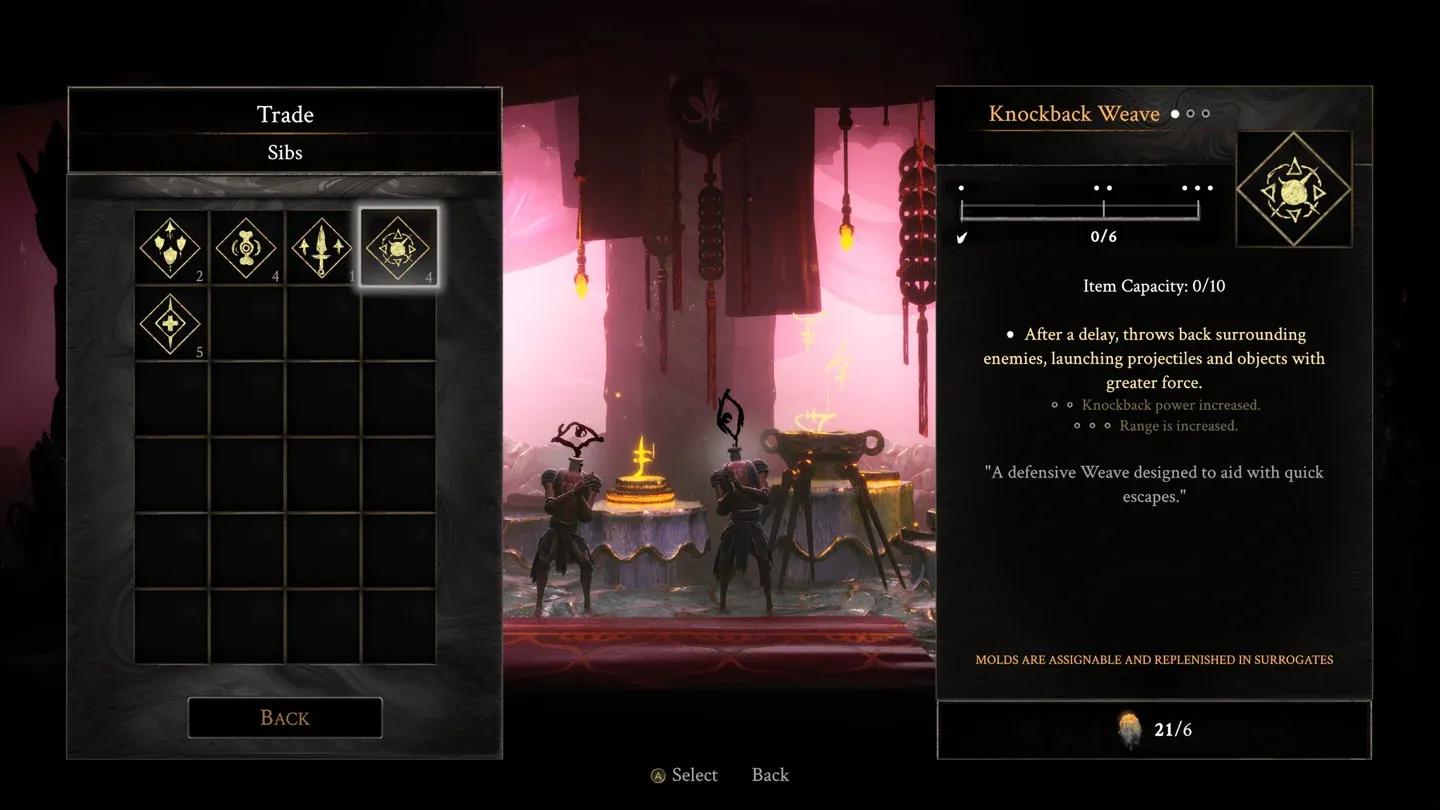This screenshot has height=810, width=1440.
Task: Select the healing cross weave icon
Action: click(x=170, y=324)
